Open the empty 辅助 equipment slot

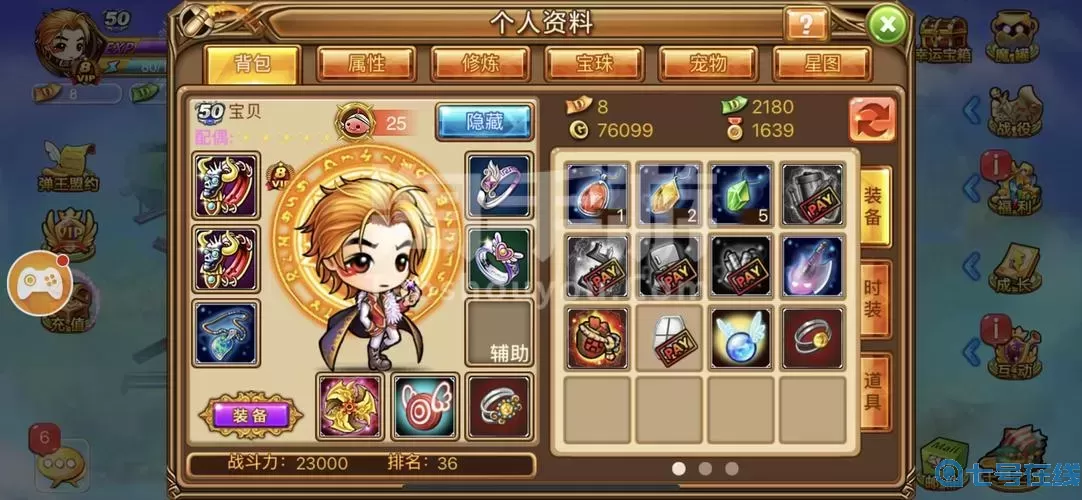(x=498, y=333)
